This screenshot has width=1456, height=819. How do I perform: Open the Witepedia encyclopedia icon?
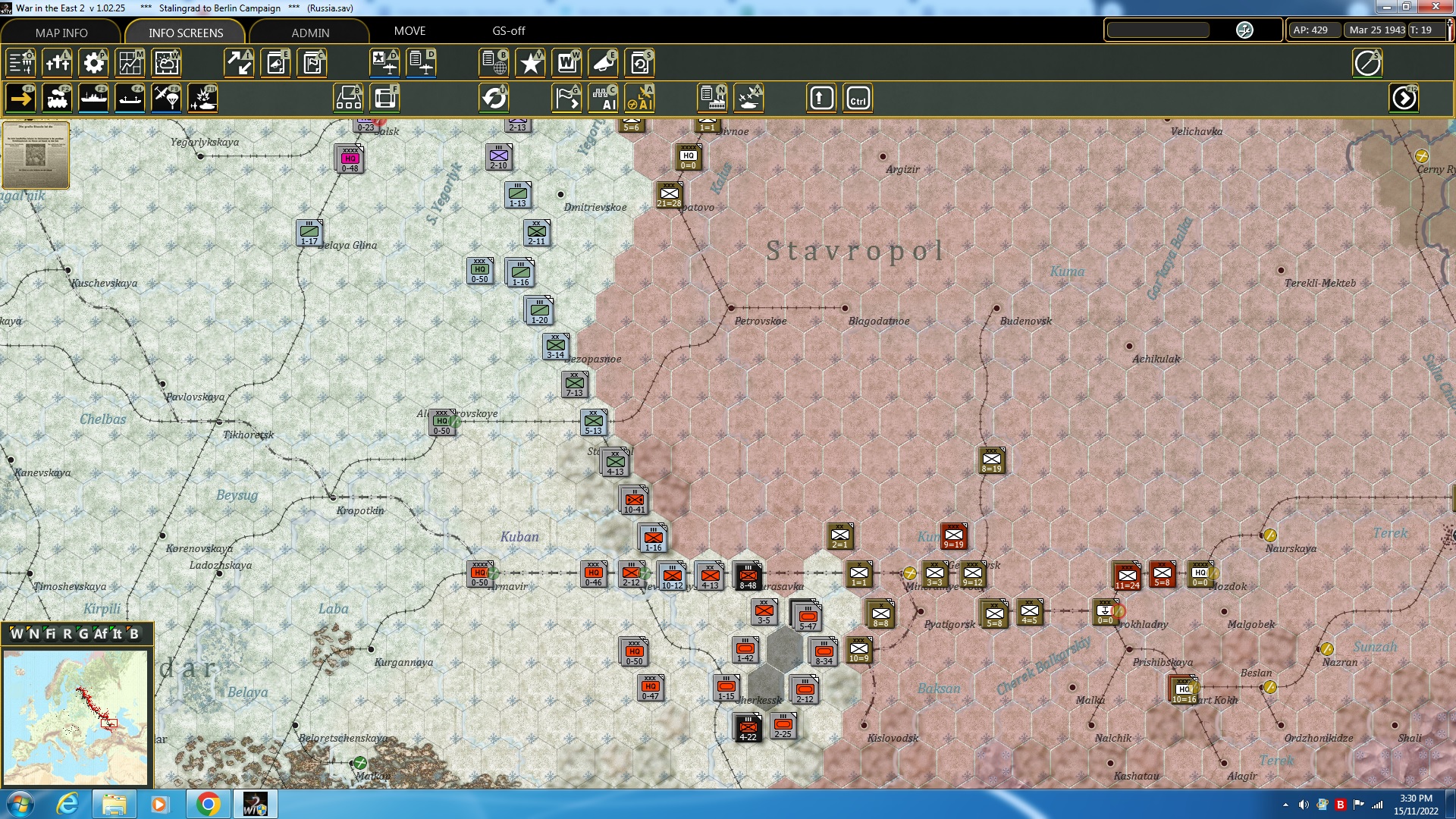coord(567,63)
